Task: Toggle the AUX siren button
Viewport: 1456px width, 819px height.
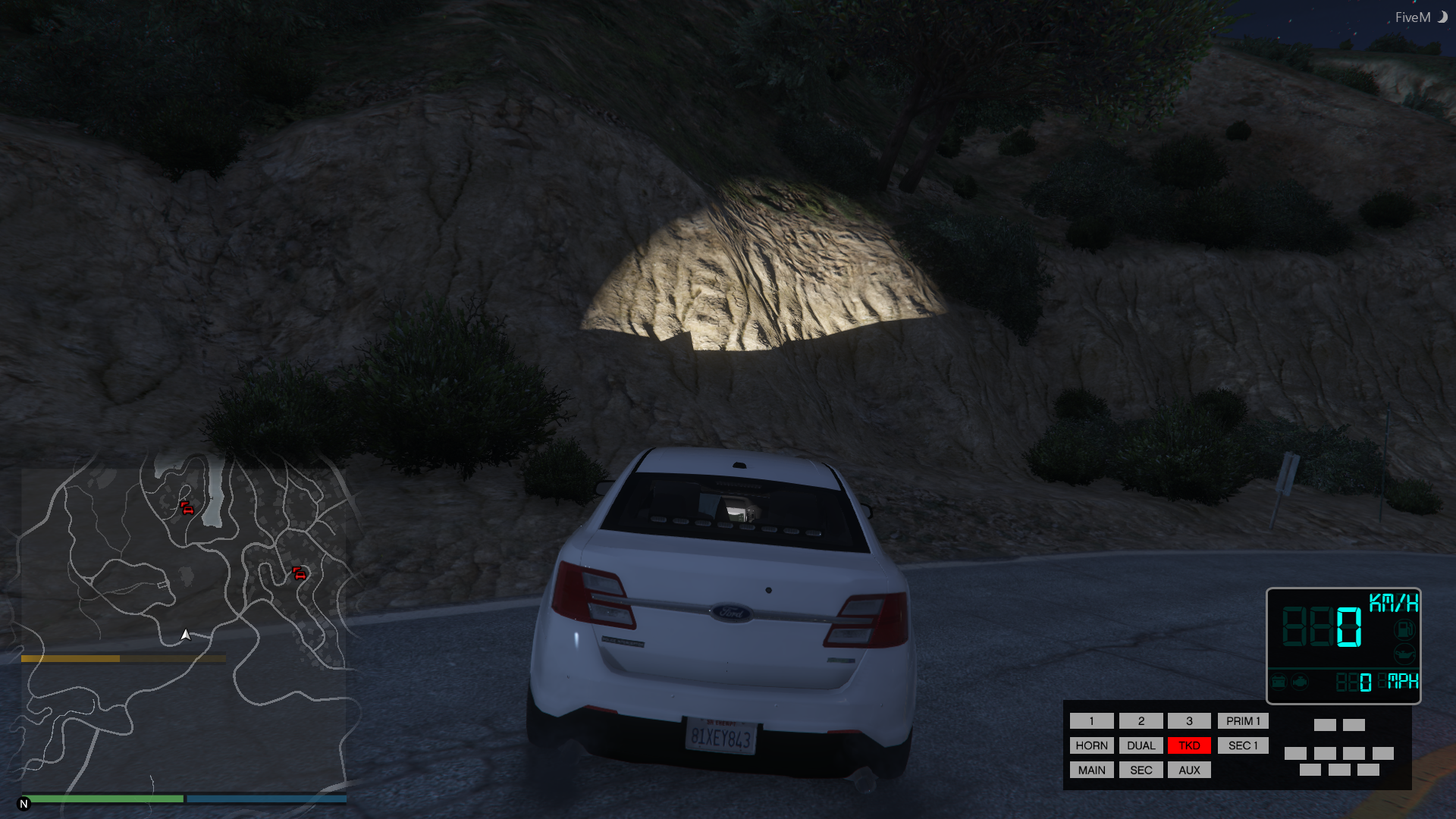Action: [x=1189, y=770]
